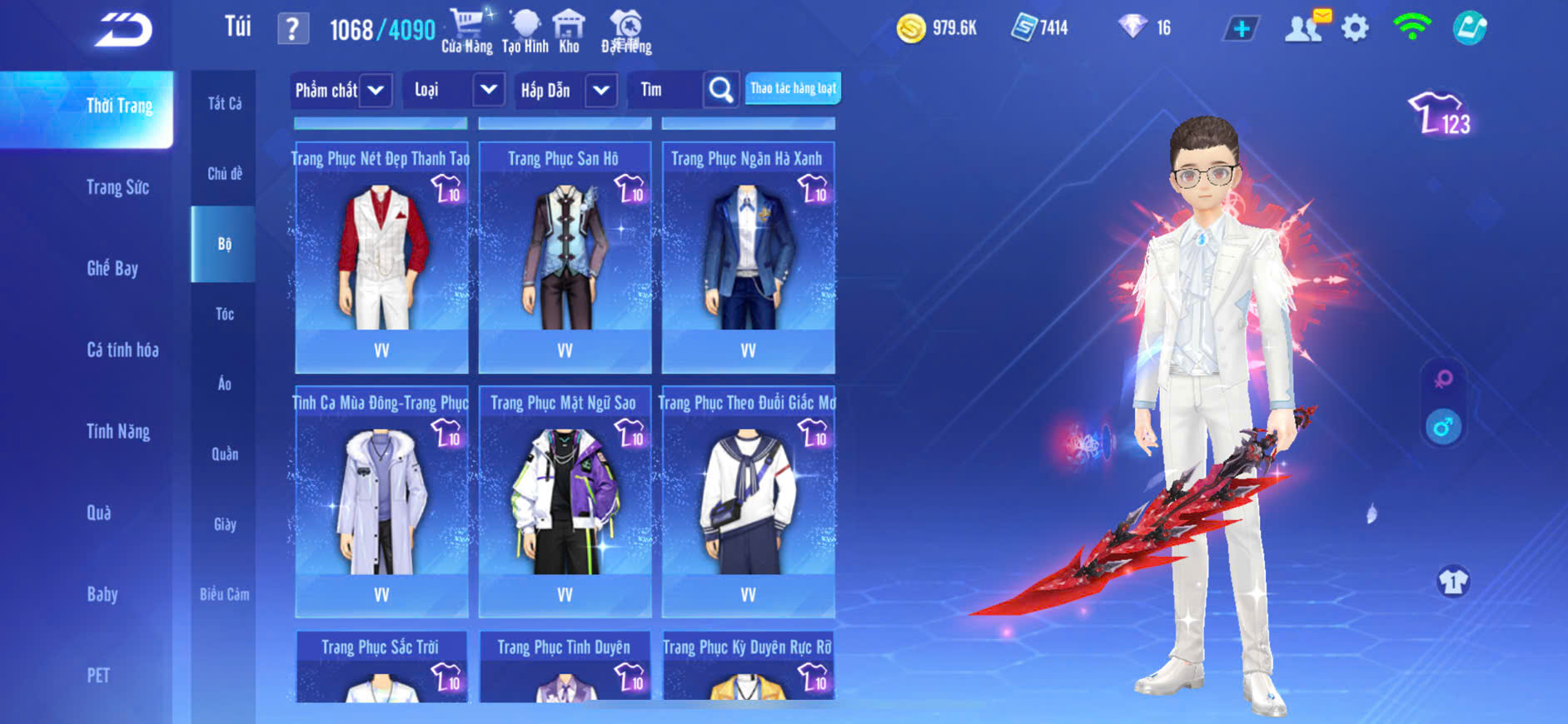Select the Tóc sub-category
Viewport: 1568px width, 724px height.
point(224,314)
